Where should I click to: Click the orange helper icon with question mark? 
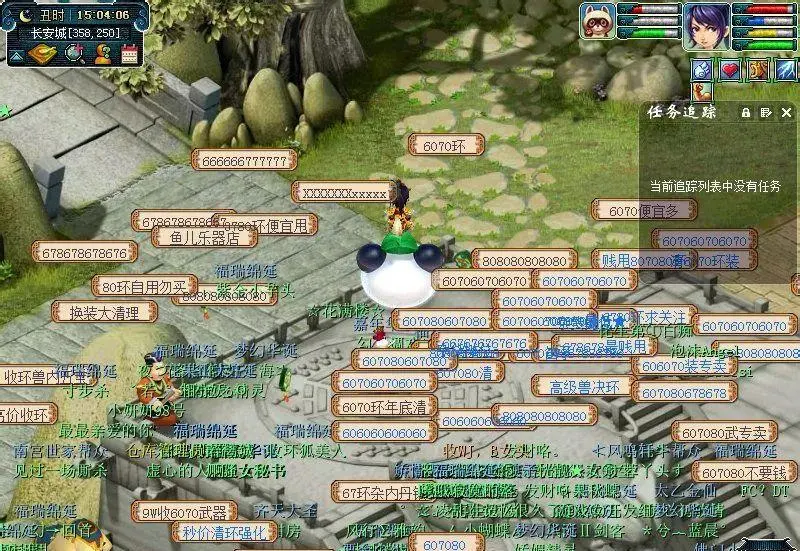[102, 53]
